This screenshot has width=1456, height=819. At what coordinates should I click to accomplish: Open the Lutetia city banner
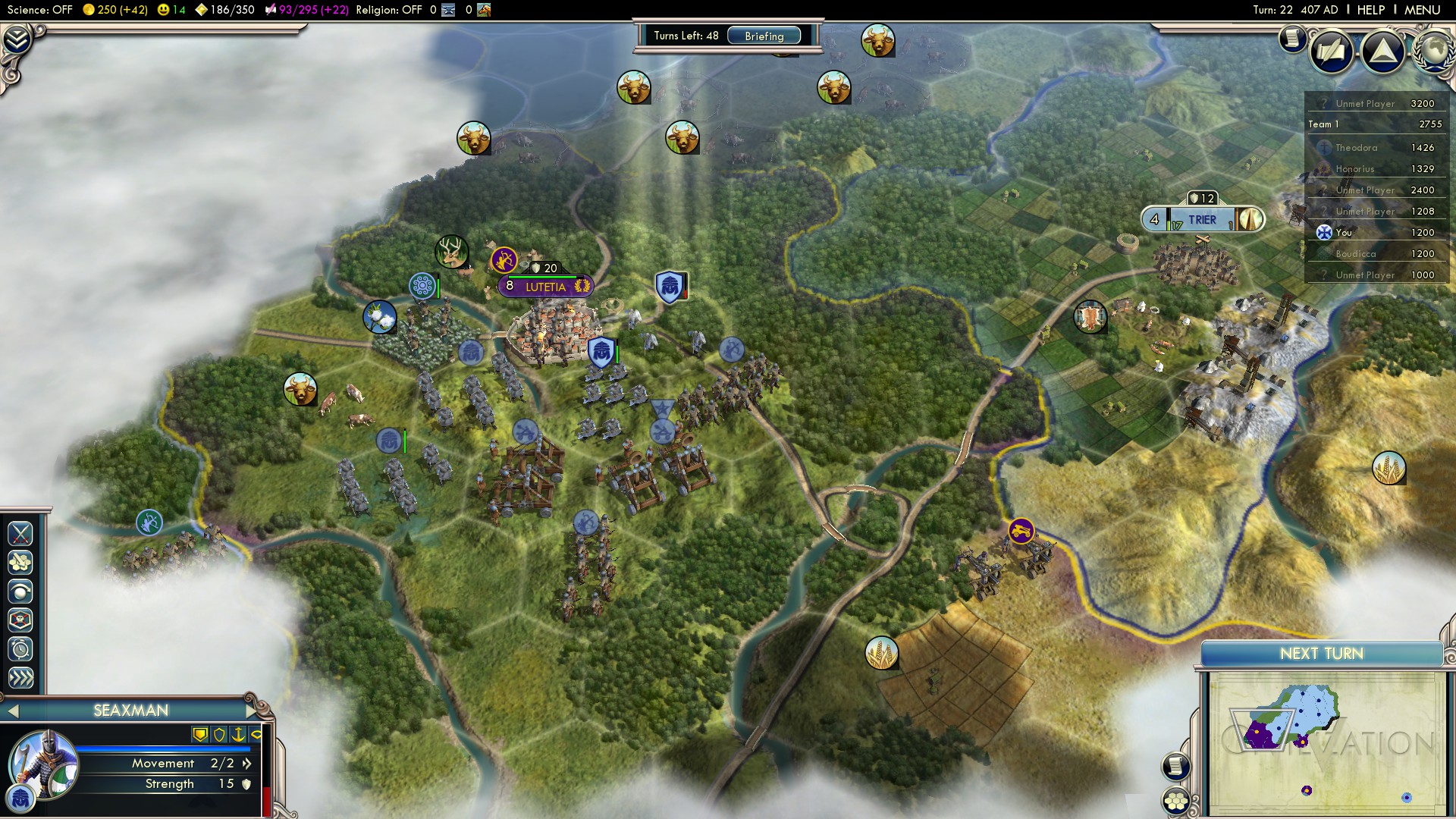pos(545,287)
